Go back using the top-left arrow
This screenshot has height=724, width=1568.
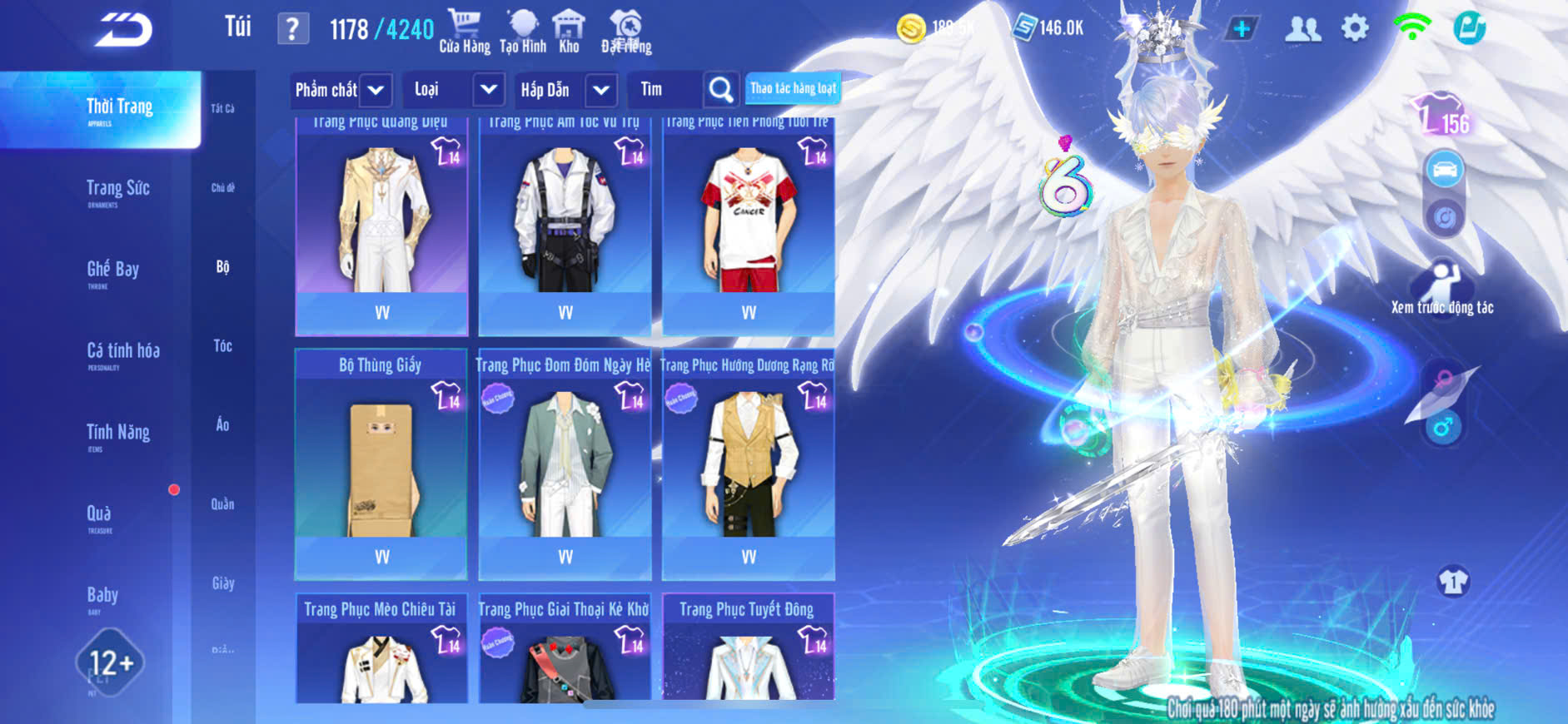point(123,31)
